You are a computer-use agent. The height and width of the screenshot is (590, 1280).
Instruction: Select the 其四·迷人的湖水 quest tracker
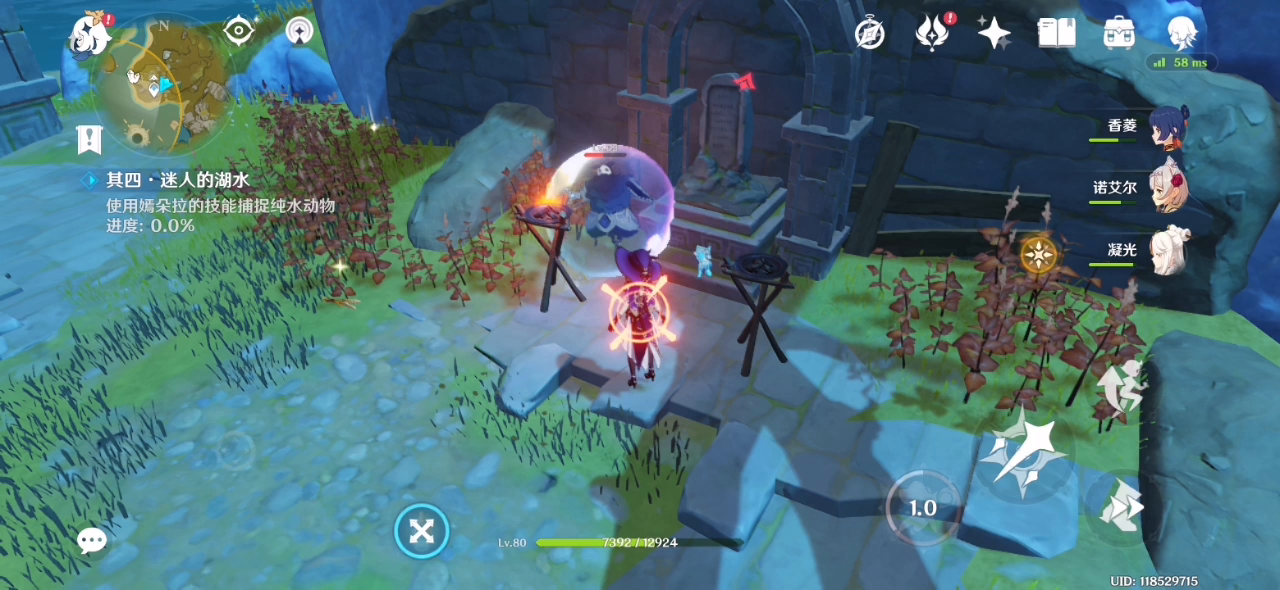pos(178,180)
